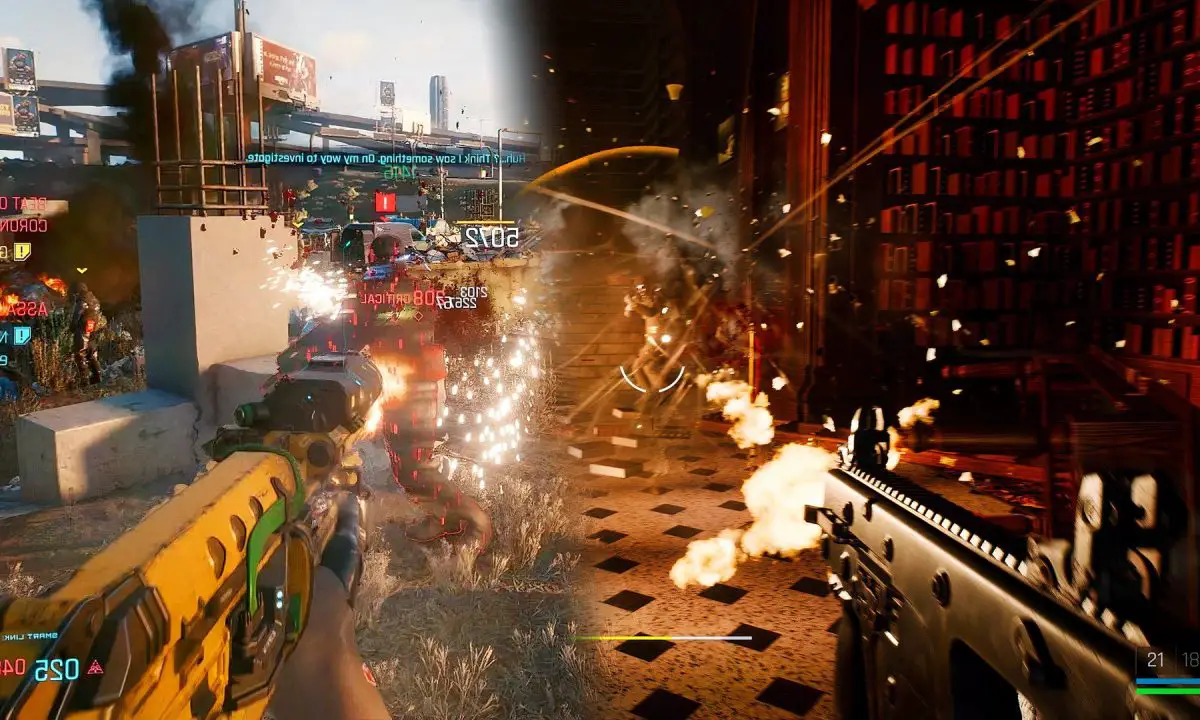Click the red triangle icon beside ammo

click(95, 667)
